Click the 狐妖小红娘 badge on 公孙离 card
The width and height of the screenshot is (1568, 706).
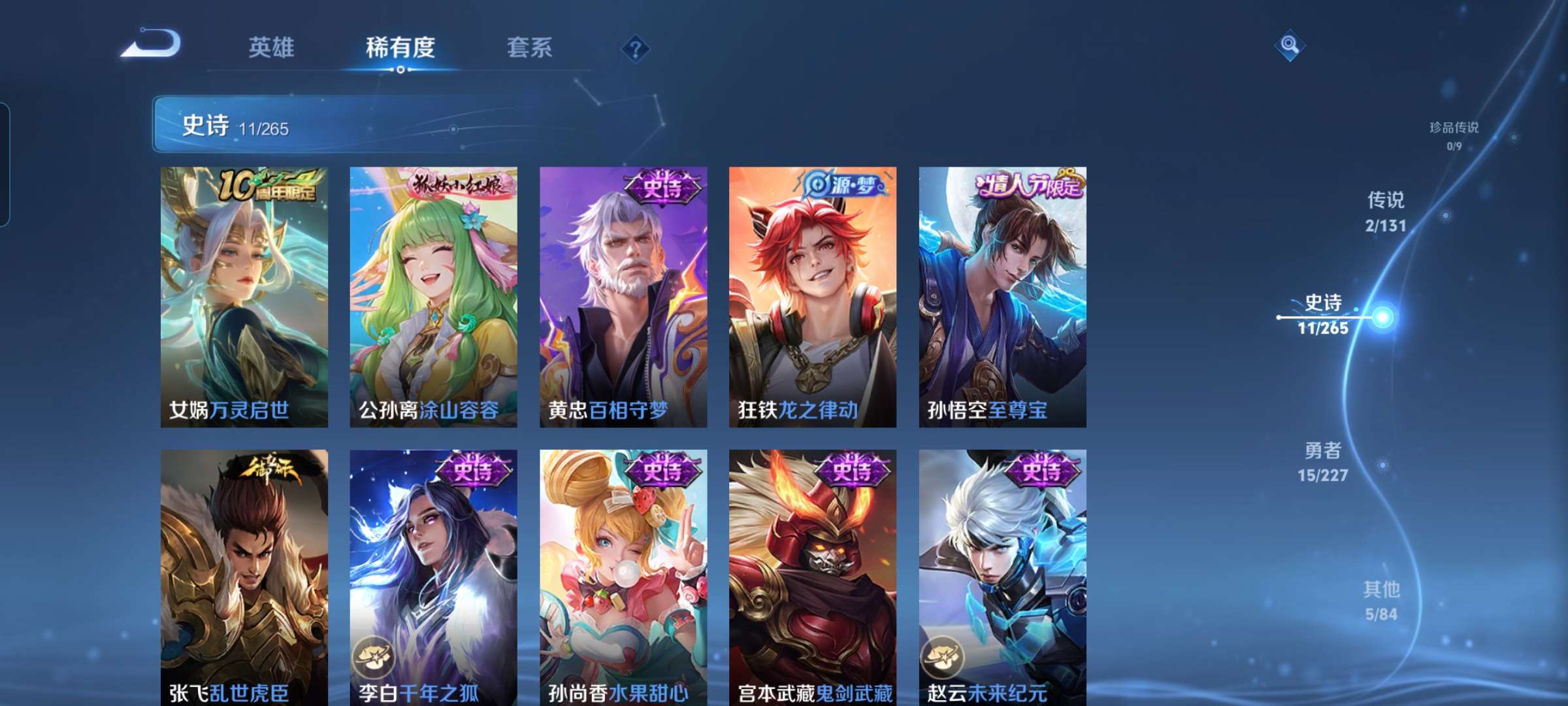pos(457,185)
